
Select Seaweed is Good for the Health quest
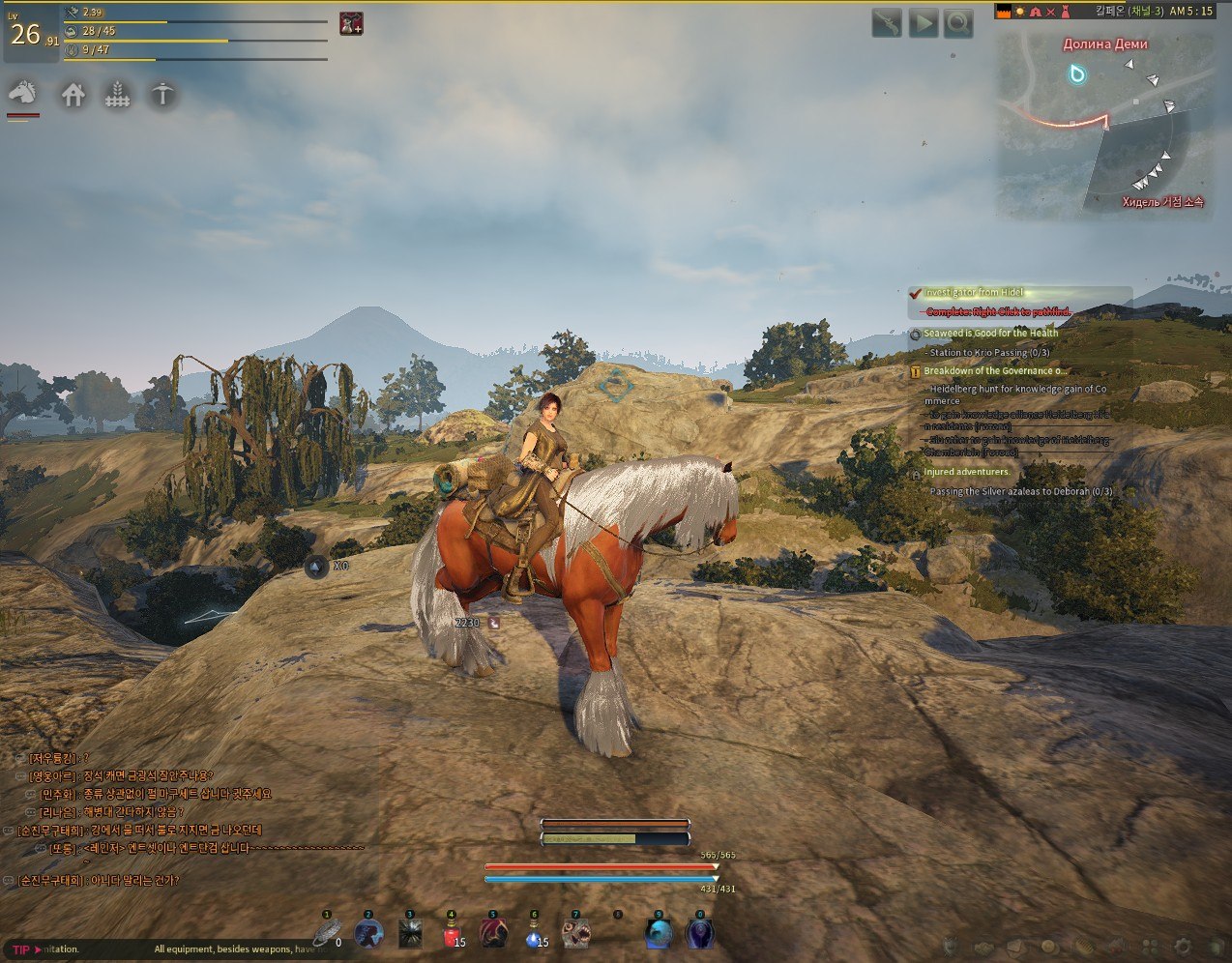(x=990, y=334)
